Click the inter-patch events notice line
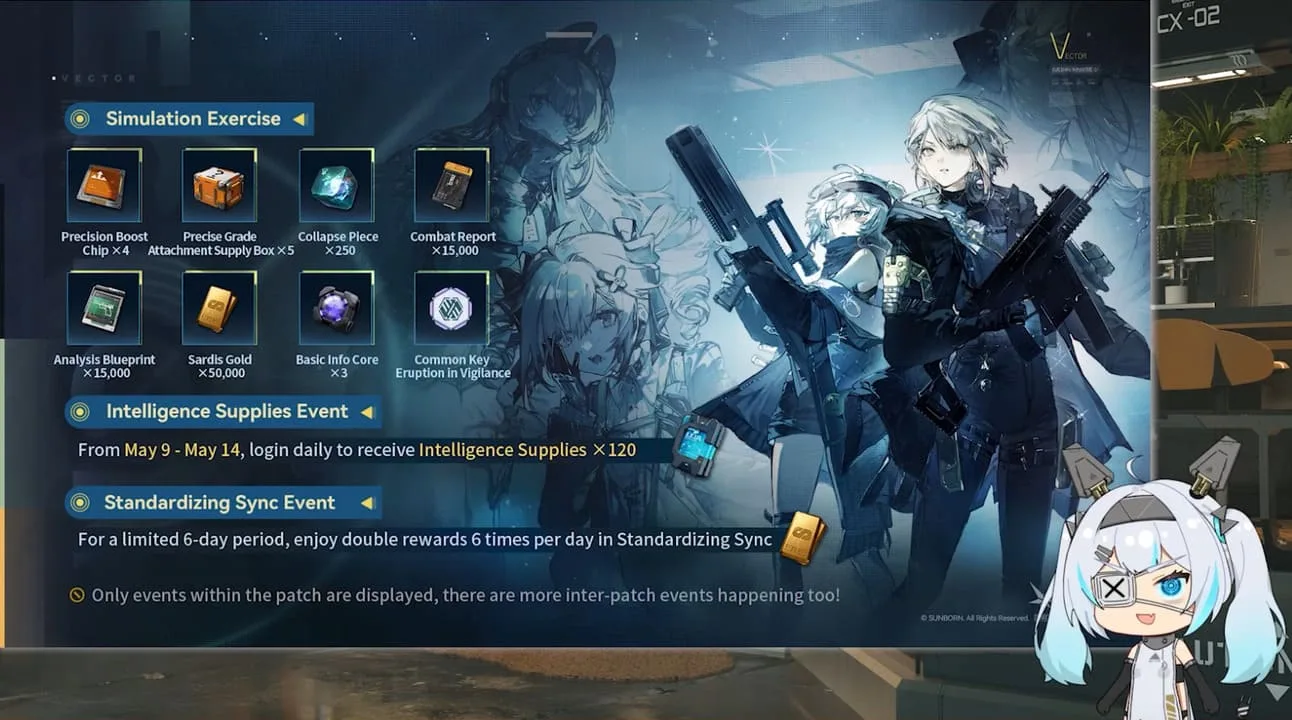This screenshot has width=1292, height=720. (453, 594)
